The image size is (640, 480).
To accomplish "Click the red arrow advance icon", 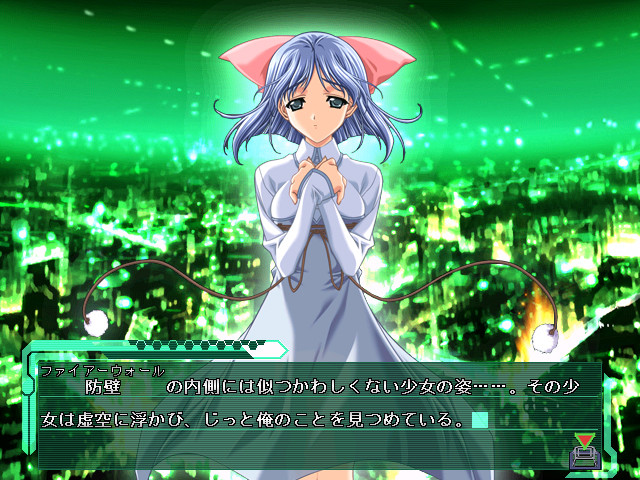I will point(584,440).
